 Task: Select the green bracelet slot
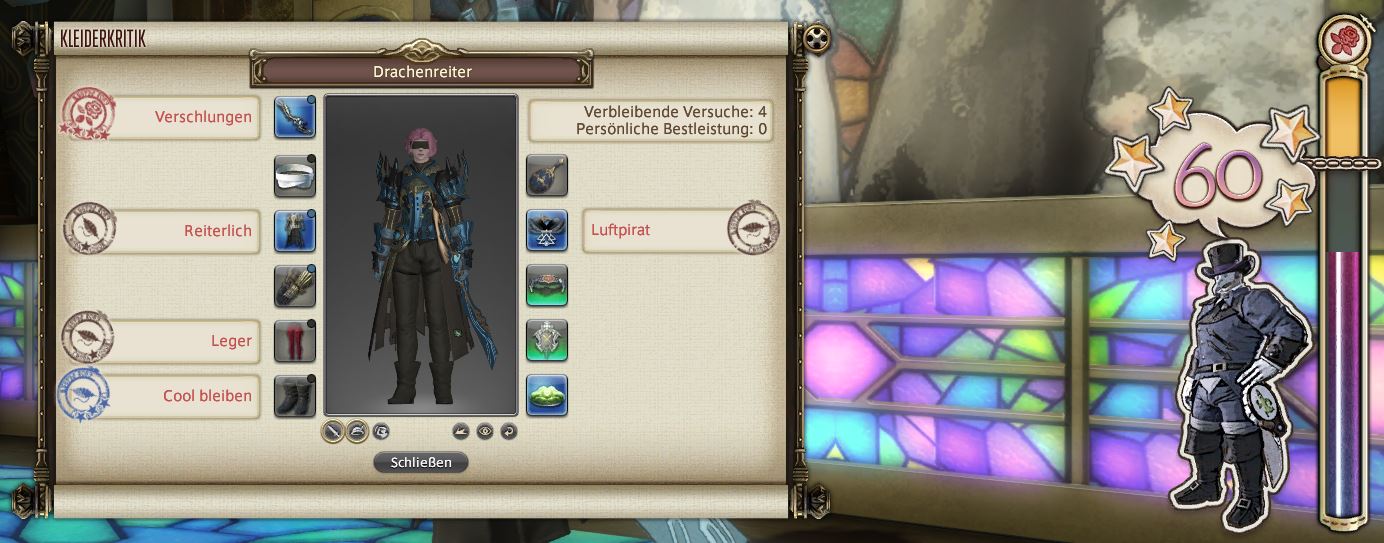547,286
